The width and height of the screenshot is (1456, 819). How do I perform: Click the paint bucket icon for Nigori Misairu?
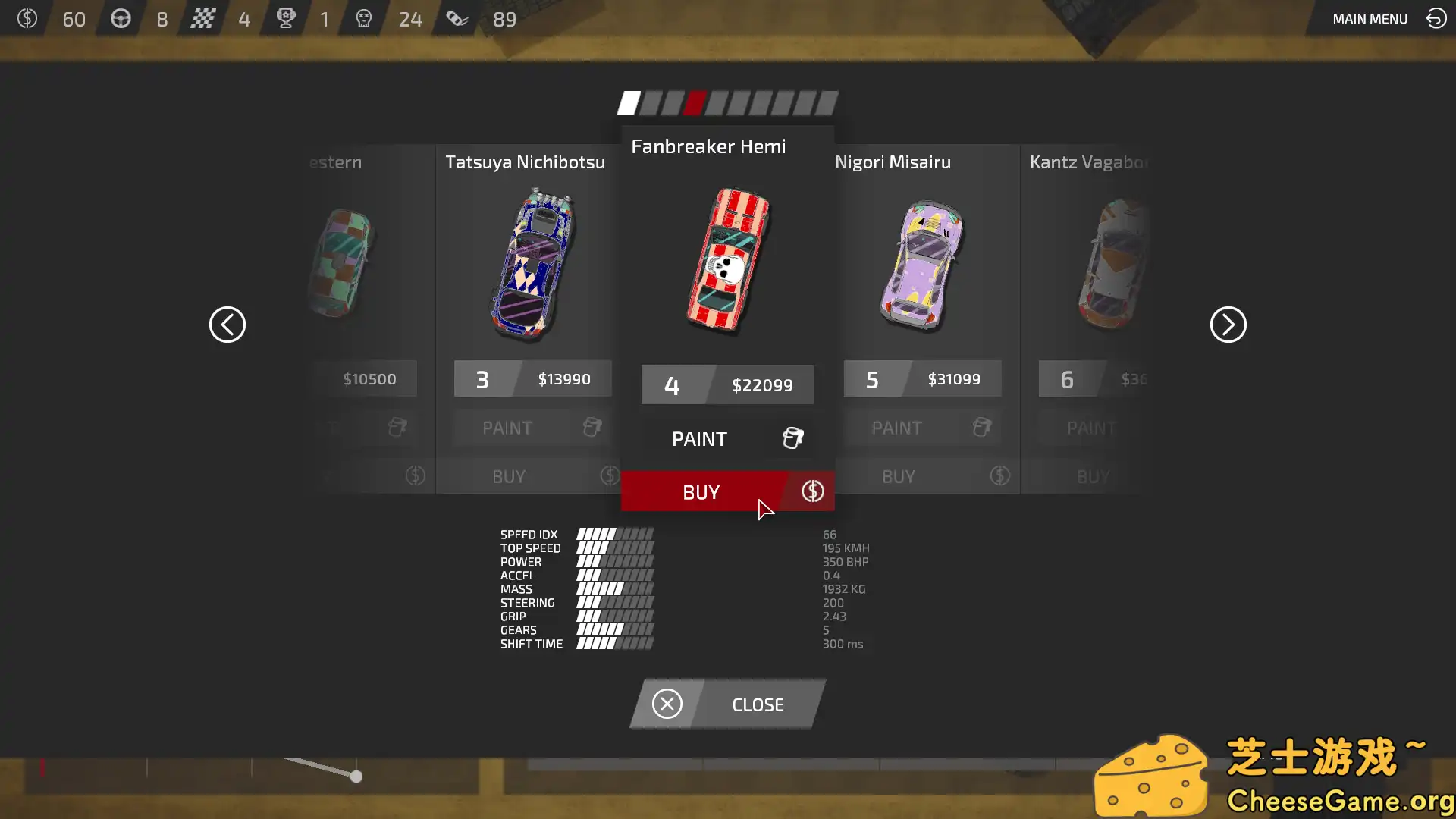(981, 428)
